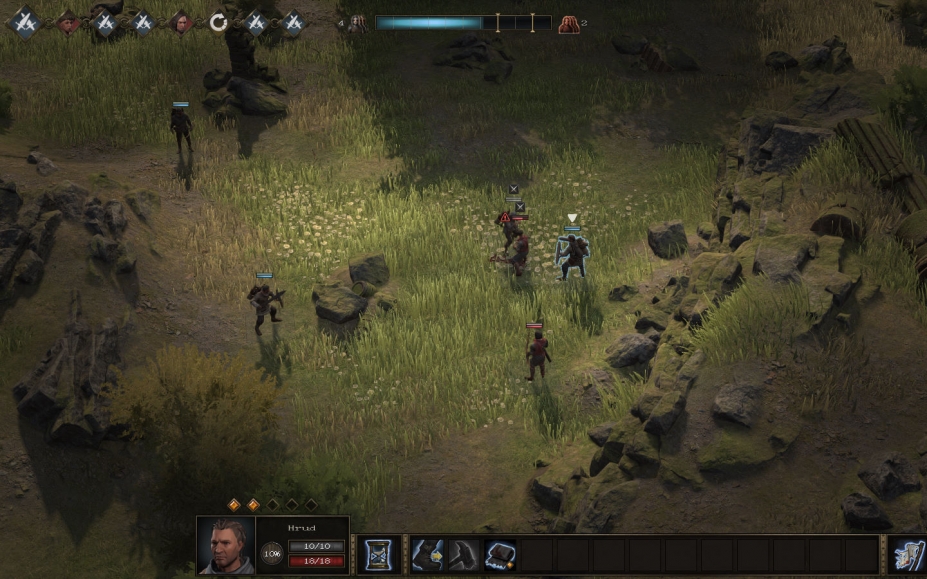Activate the first ability with yellow arrow
Viewport: 927px width, 579px height.
427,555
